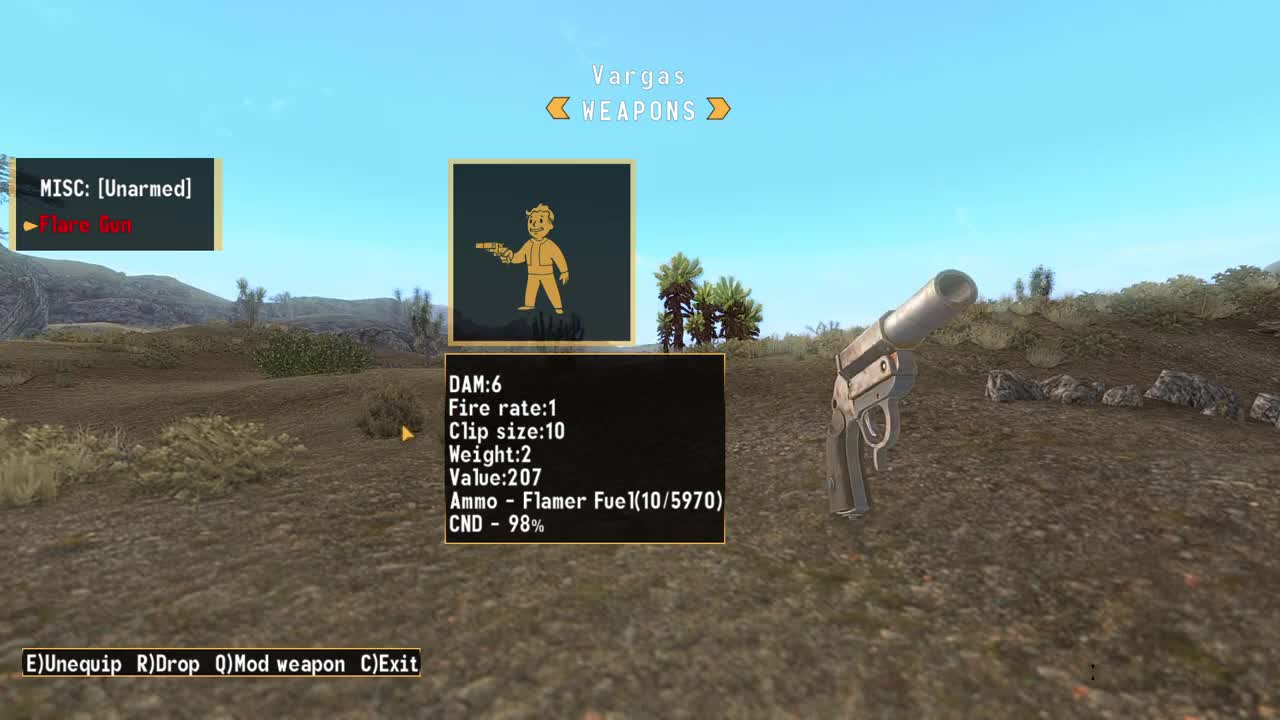
Task: Switch to the WEAPONS tab
Action: [639, 110]
